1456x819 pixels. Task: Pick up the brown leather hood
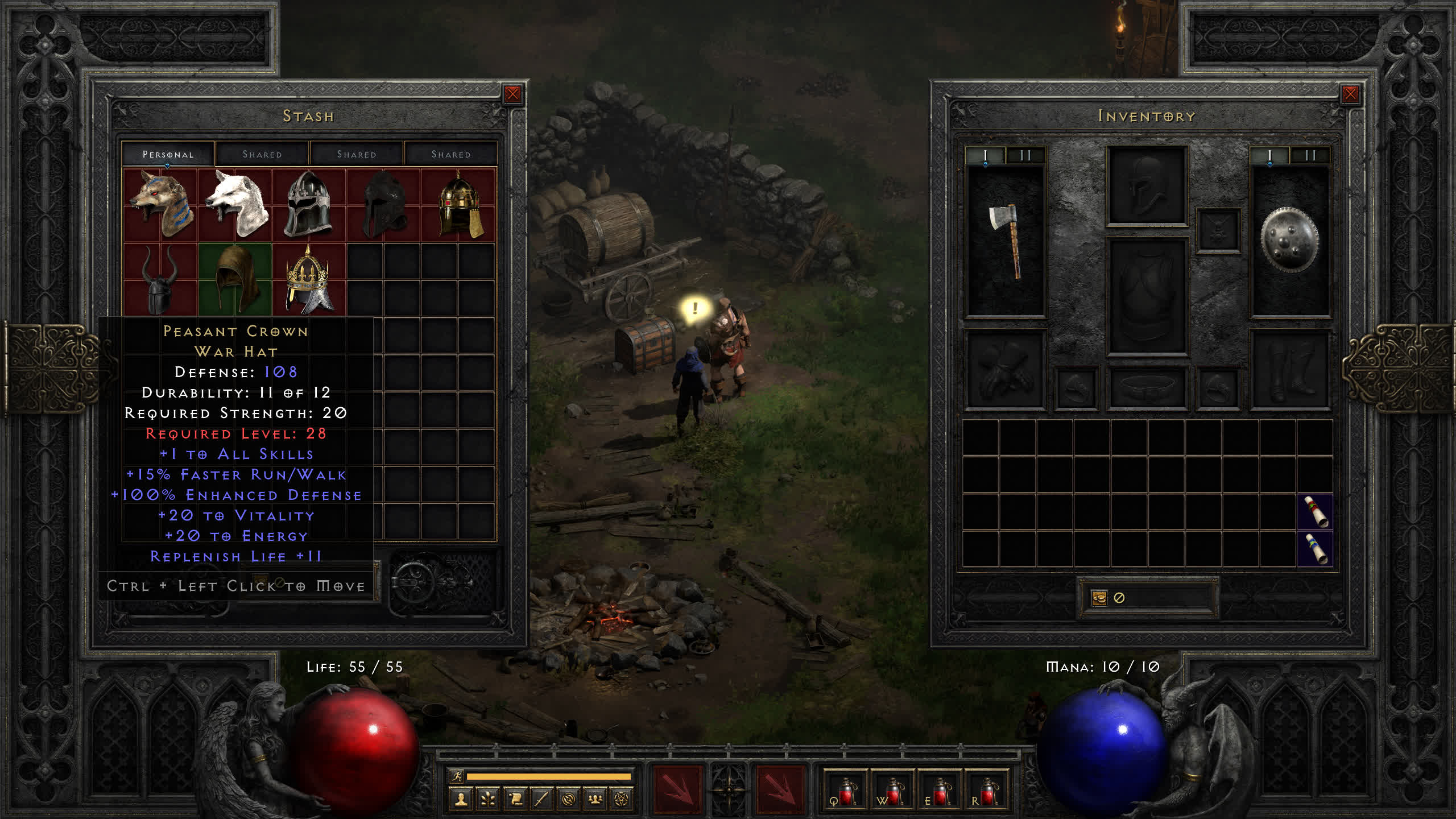[235, 279]
